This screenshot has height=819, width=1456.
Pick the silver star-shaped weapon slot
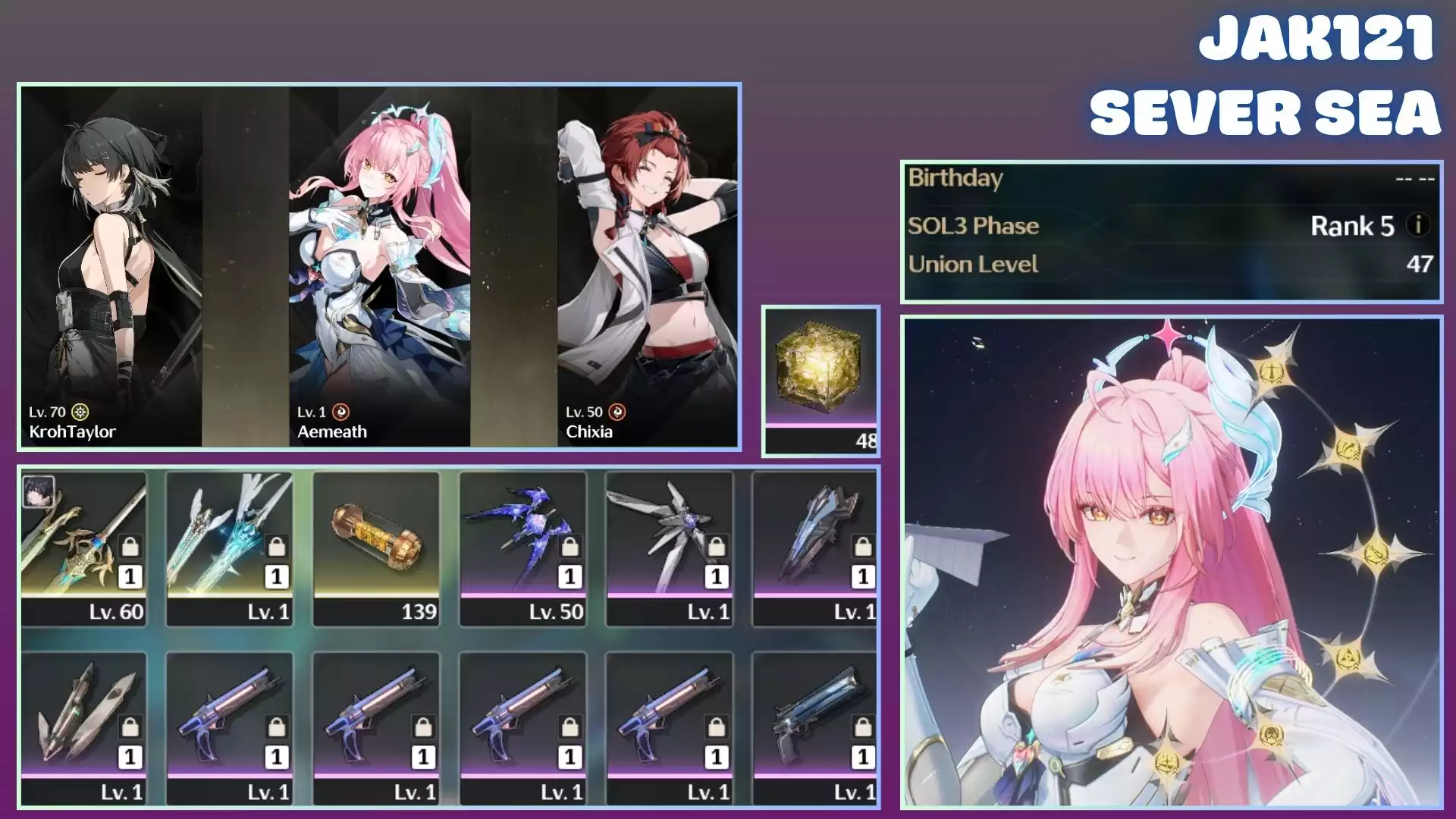[x=669, y=548]
